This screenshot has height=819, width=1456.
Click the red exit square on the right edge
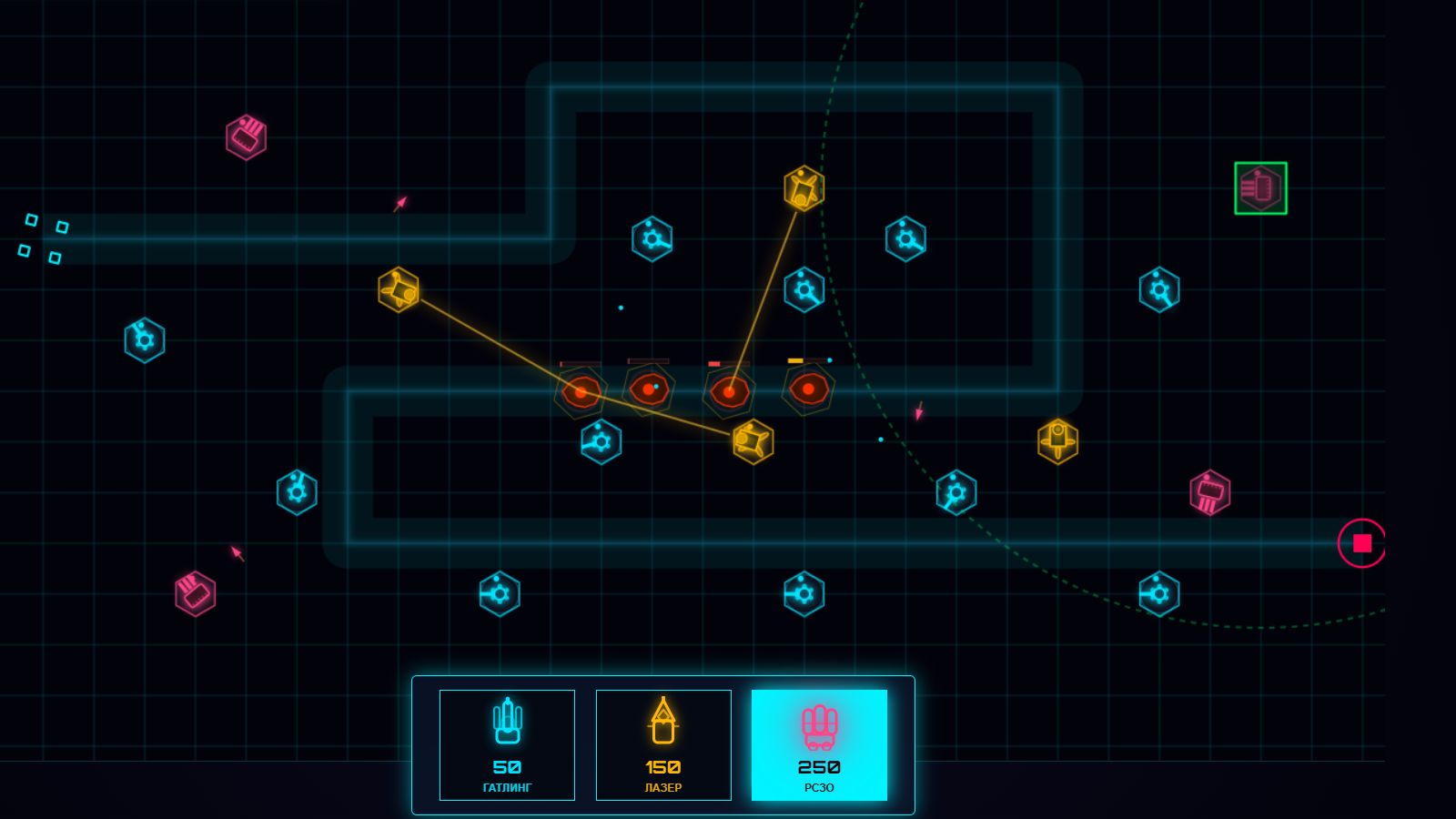(x=1361, y=541)
